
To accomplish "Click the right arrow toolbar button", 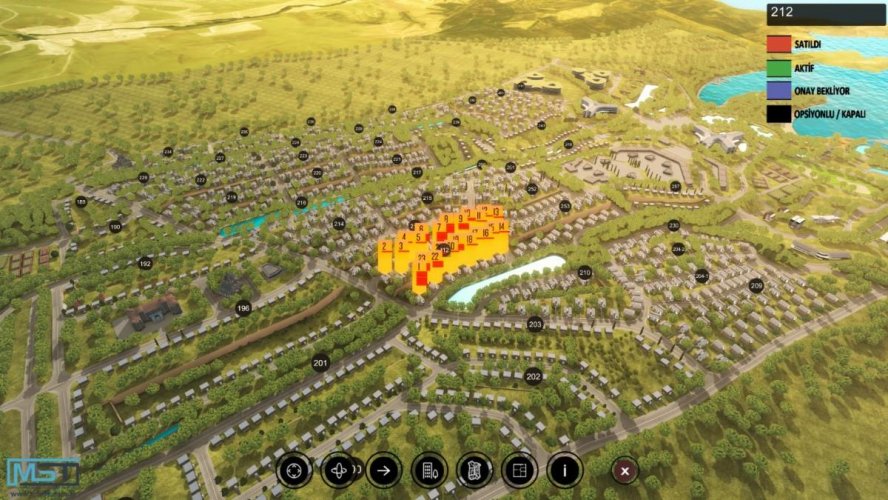I will 383,468.
